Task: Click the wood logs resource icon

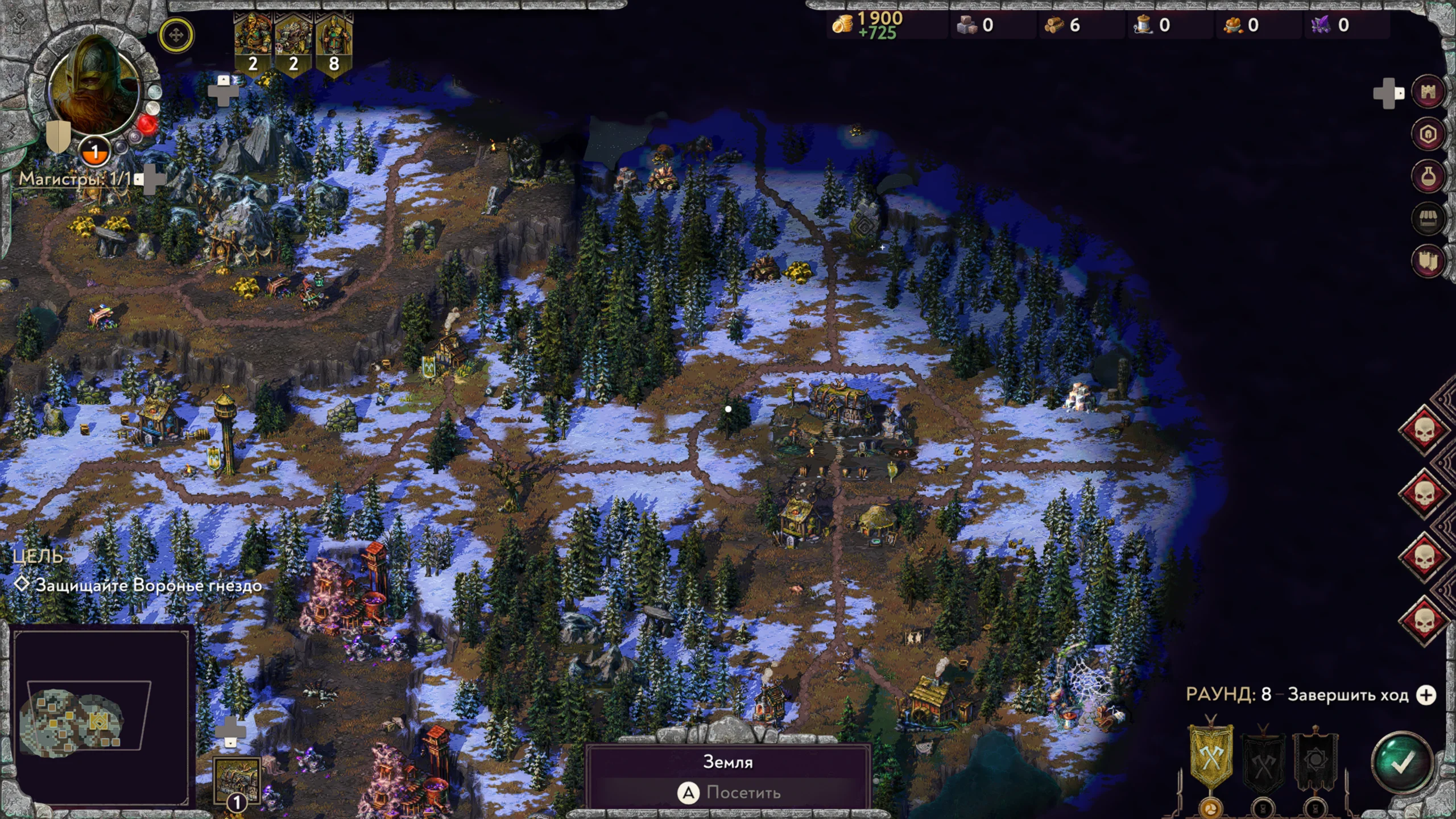Action: coord(1054,25)
